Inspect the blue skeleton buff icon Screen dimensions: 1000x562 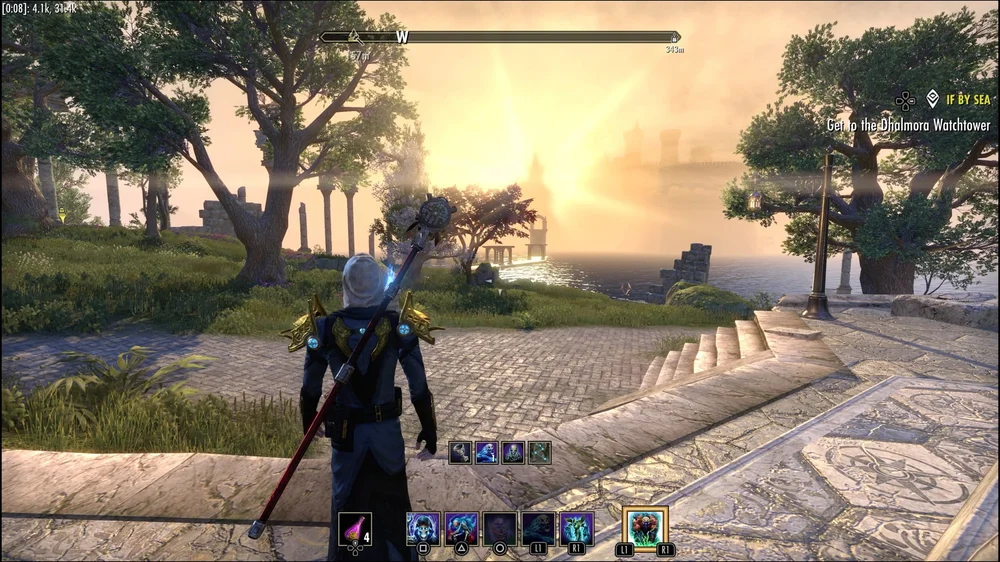pyautogui.click(x=487, y=452)
